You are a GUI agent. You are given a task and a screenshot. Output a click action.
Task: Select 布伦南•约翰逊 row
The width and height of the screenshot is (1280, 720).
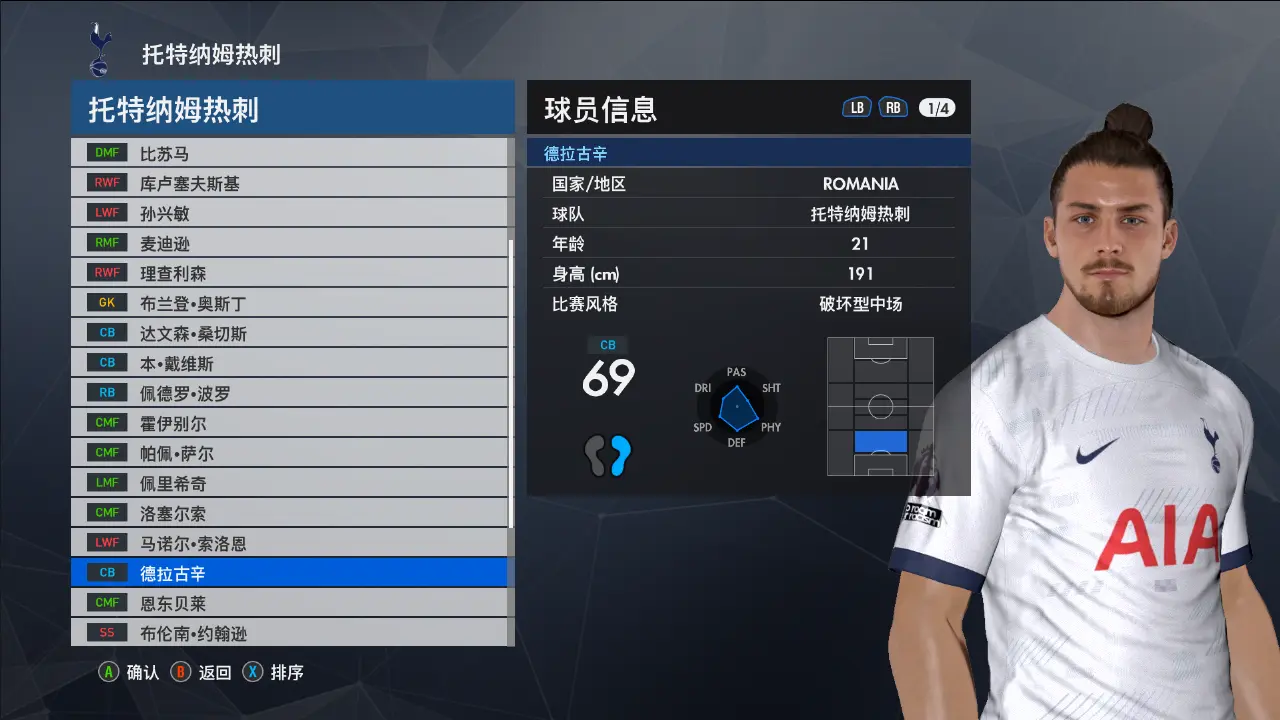pyautogui.click(x=290, y=633)
